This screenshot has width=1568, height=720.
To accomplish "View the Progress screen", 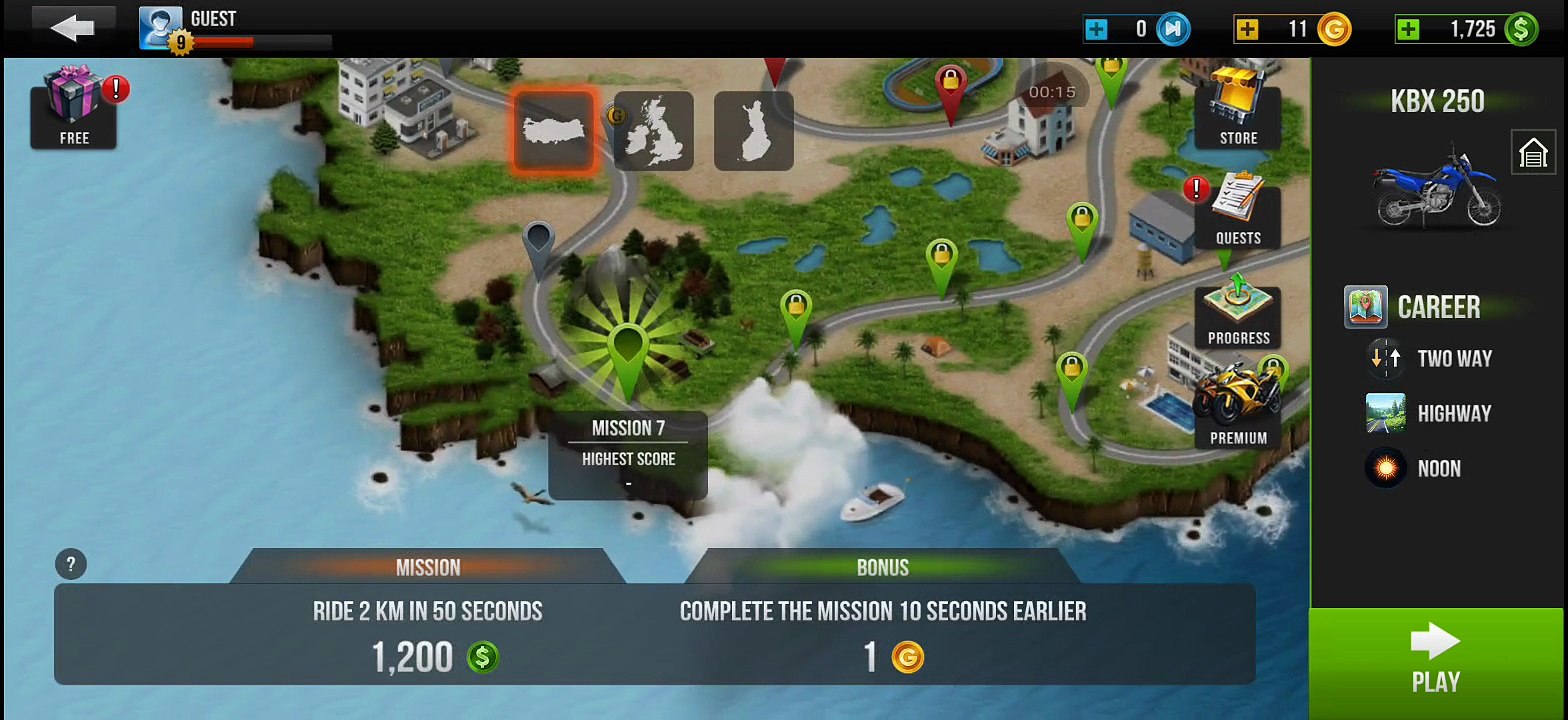I will pos(1238,311).
